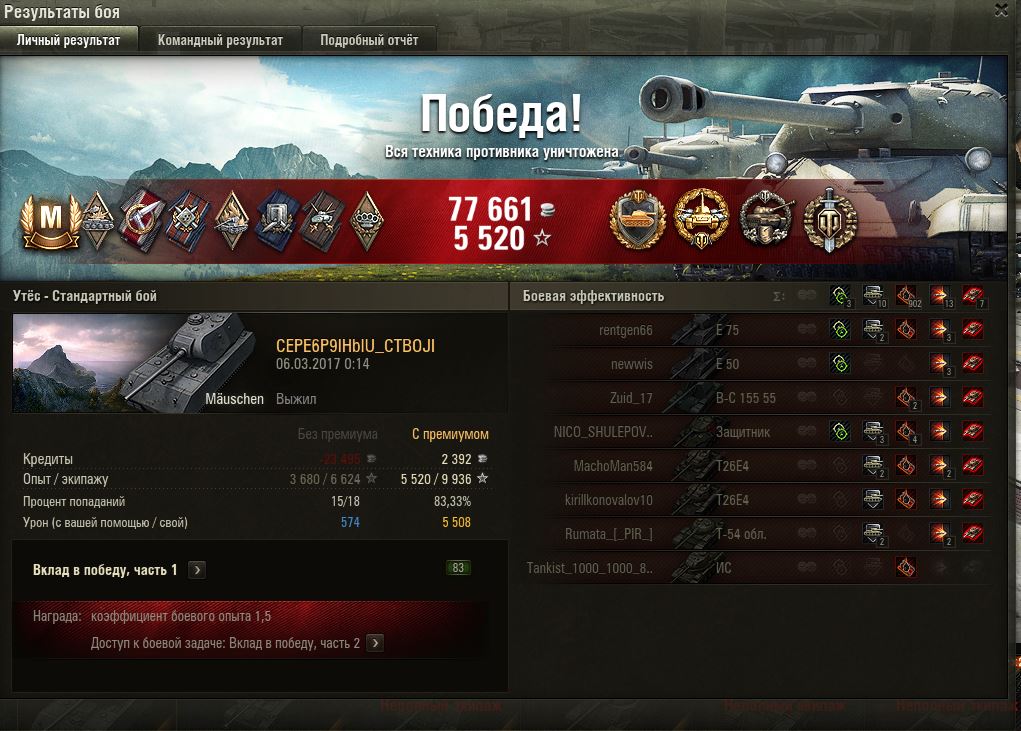
Task: Select the Rumata_[_PIR_] Т-54 обл. row
Action: tap(750, 534)
